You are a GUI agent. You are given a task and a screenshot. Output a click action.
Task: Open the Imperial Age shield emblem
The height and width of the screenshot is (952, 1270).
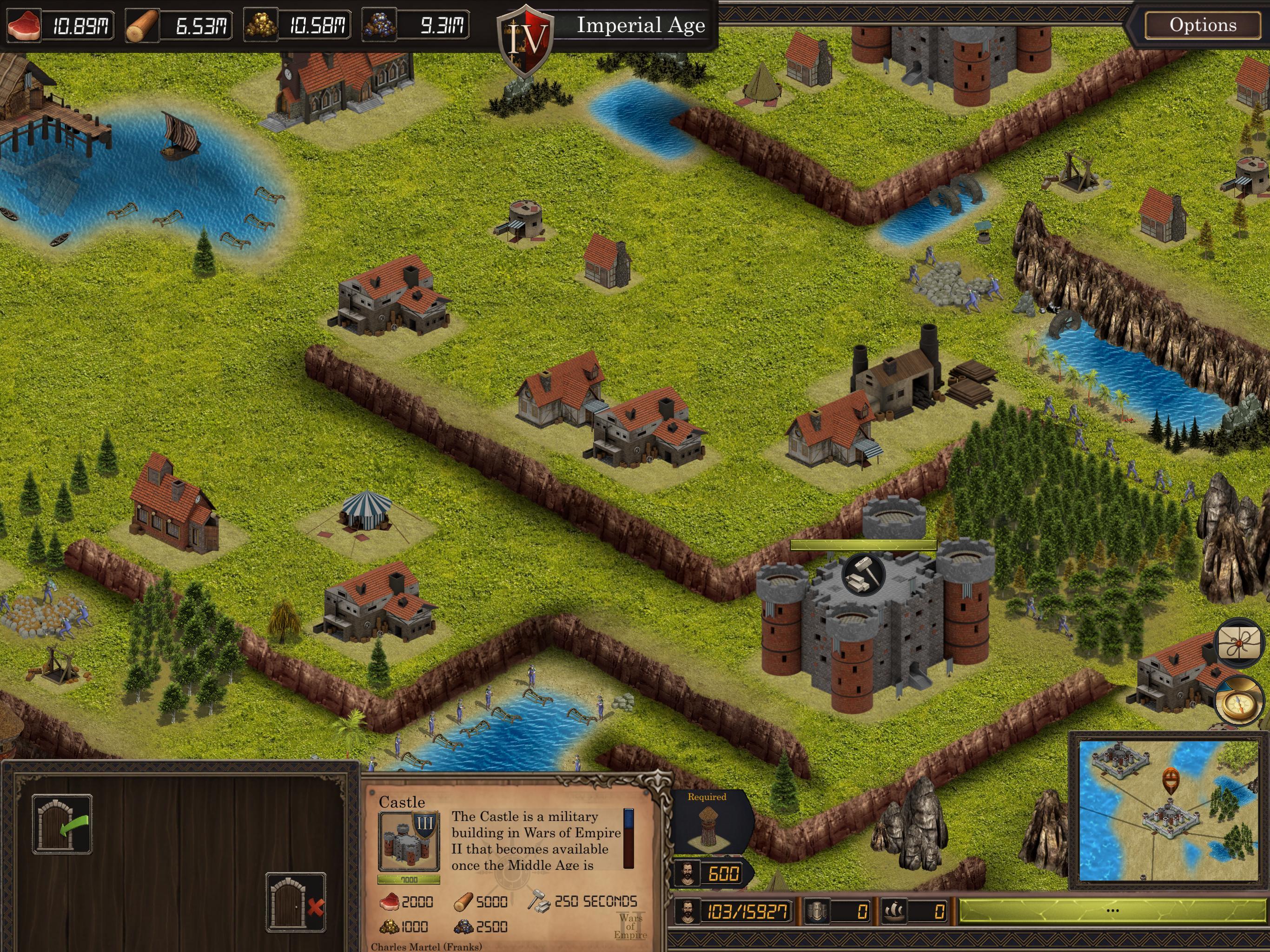click(x=526, y=34)
